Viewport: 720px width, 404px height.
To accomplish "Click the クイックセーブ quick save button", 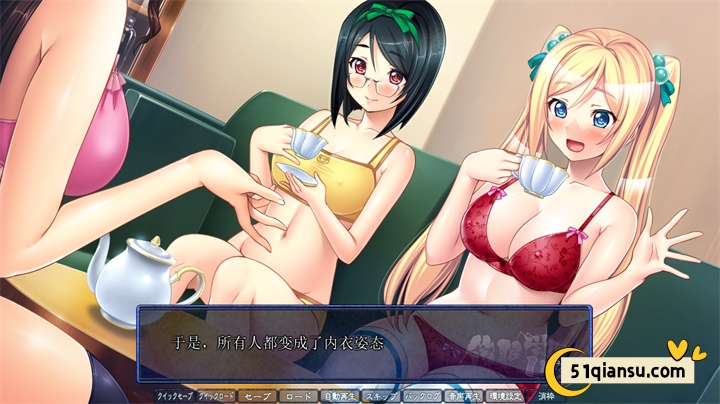I will point(174,396).
